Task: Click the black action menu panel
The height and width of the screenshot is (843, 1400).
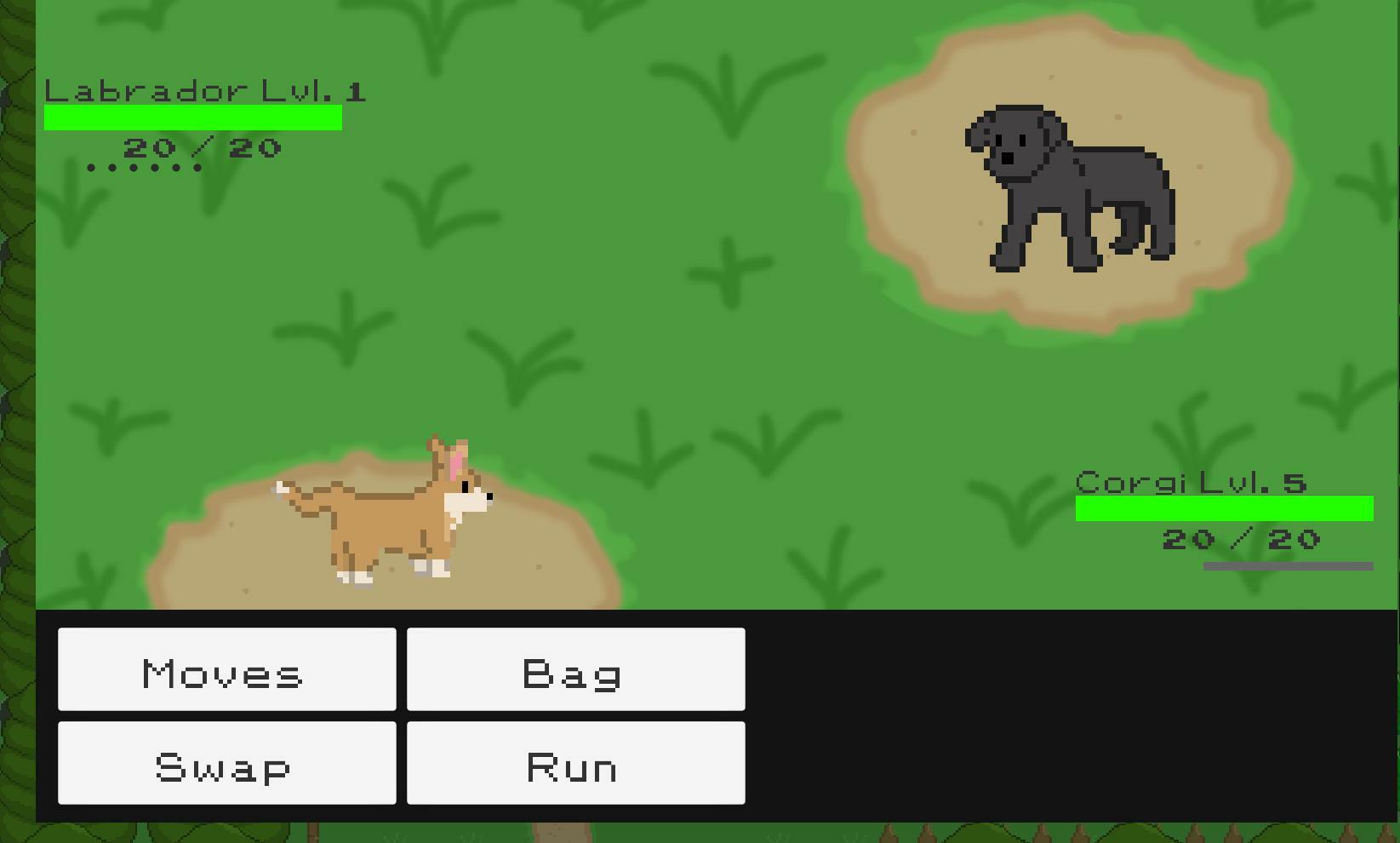Action: [1021, 715]
